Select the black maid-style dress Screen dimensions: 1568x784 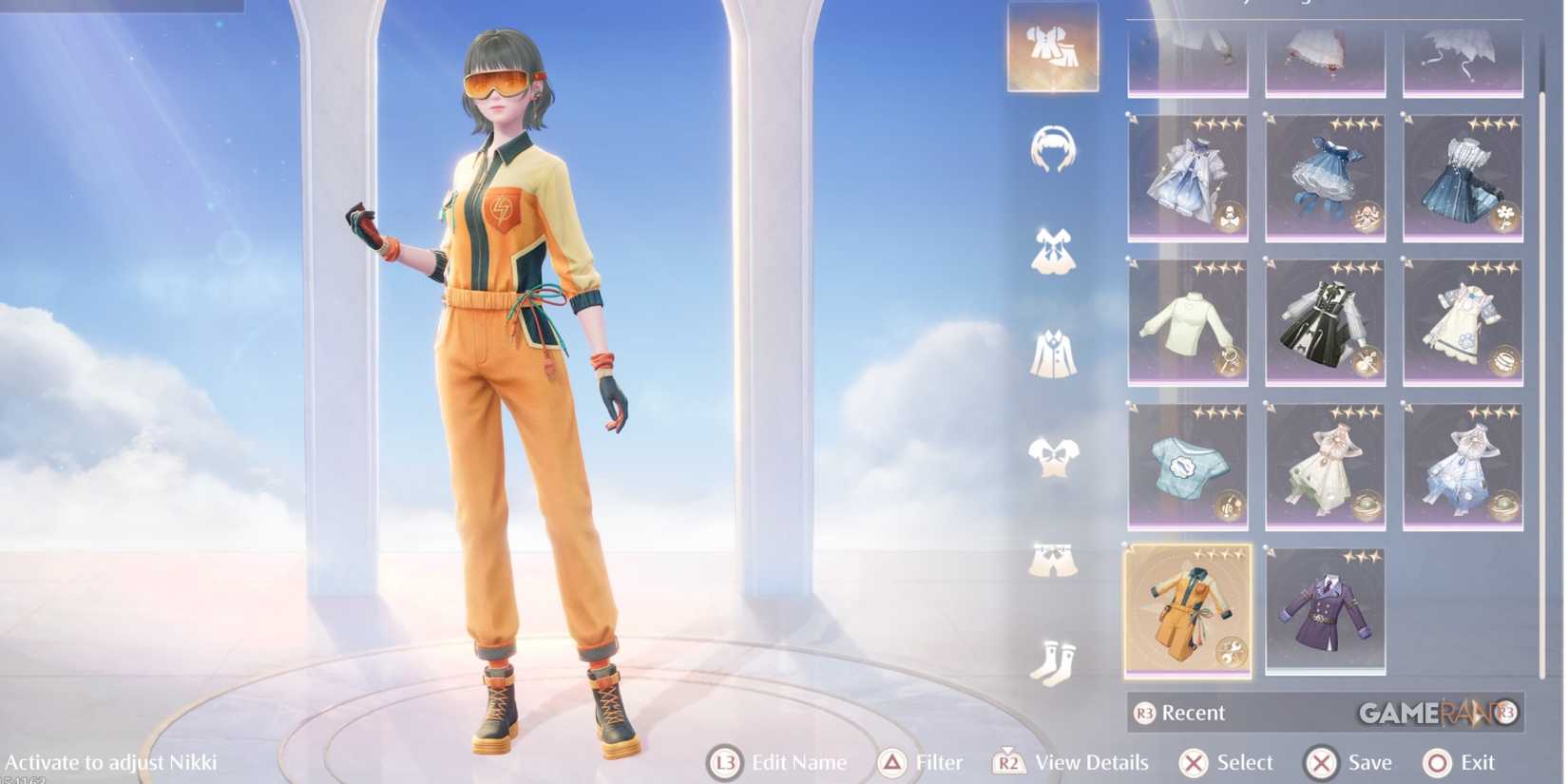[x=1325, y=323]
